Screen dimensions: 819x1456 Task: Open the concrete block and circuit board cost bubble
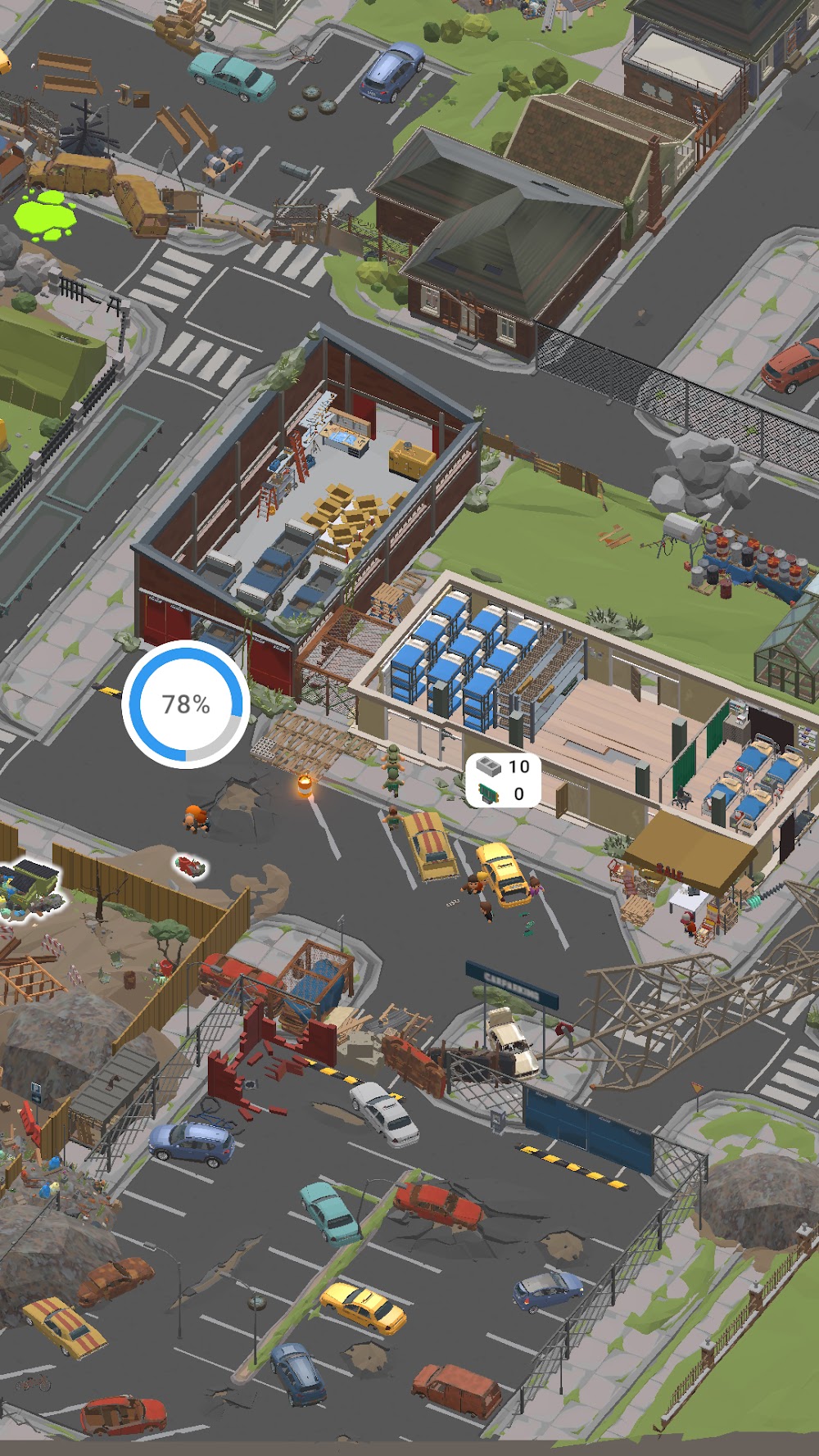[x=503, y=780]
